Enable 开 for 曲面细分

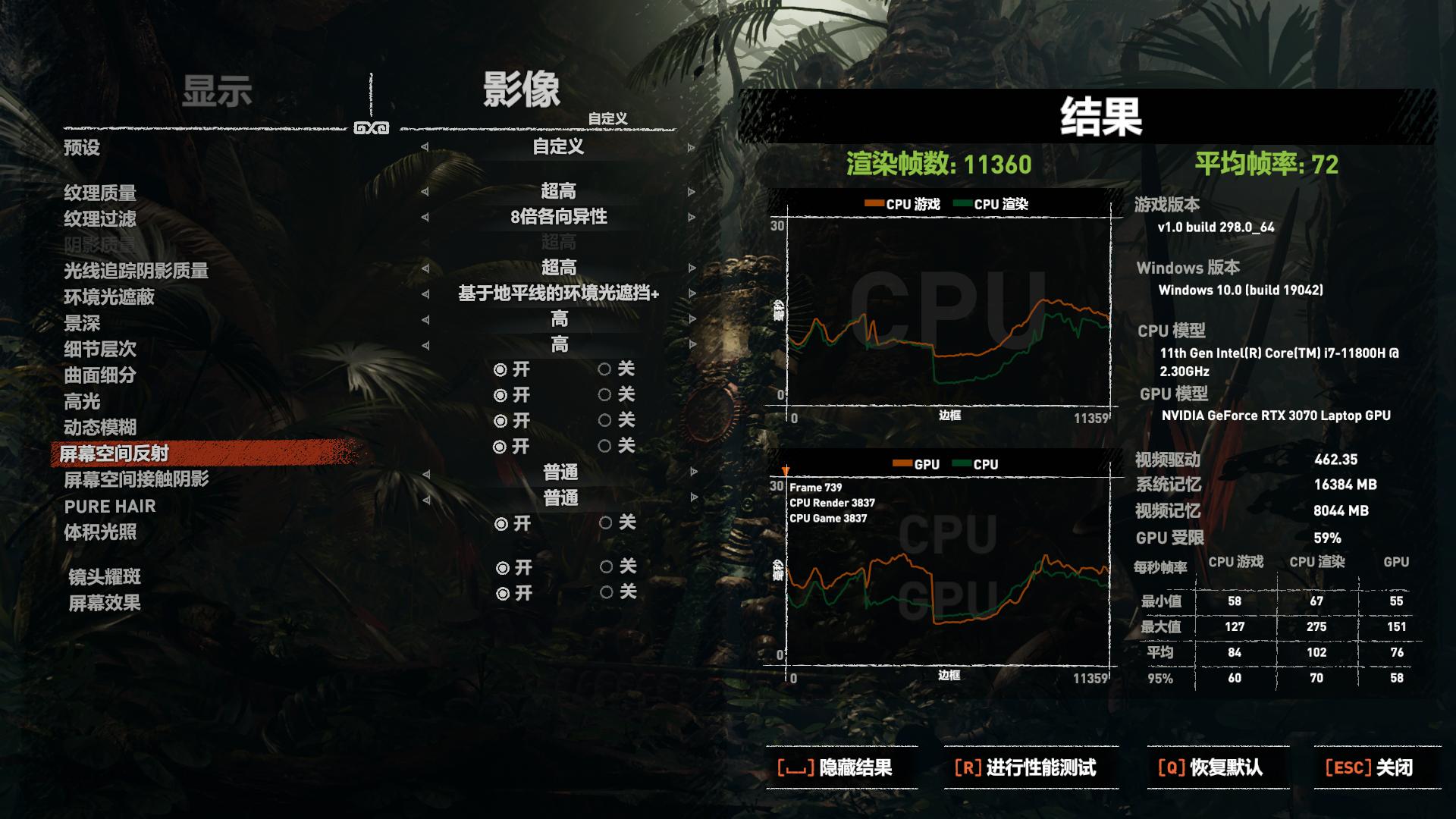click(500, 371)
